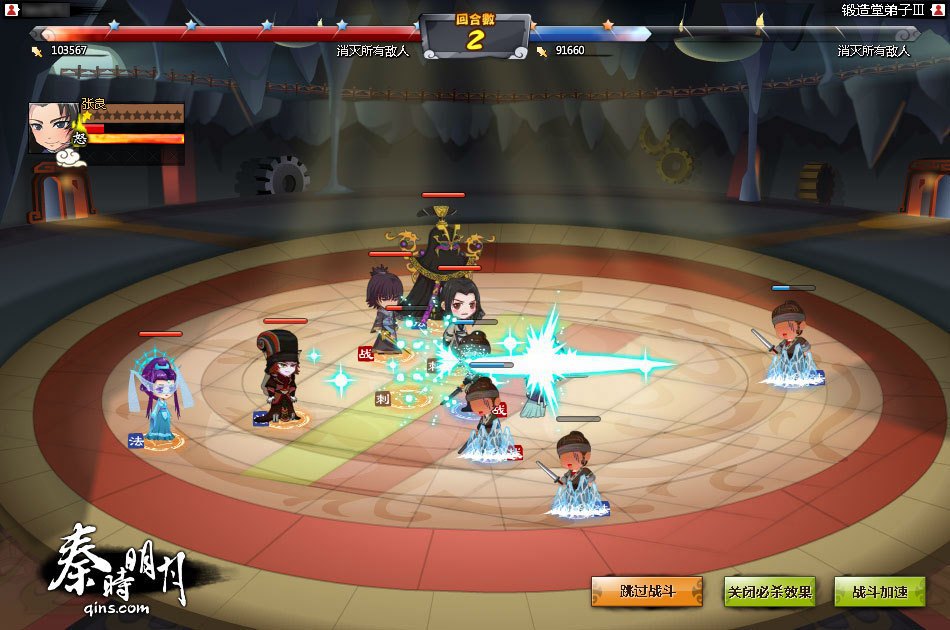Select the 张良 hero portrait
950x630 pixels.
click(51, 128)
